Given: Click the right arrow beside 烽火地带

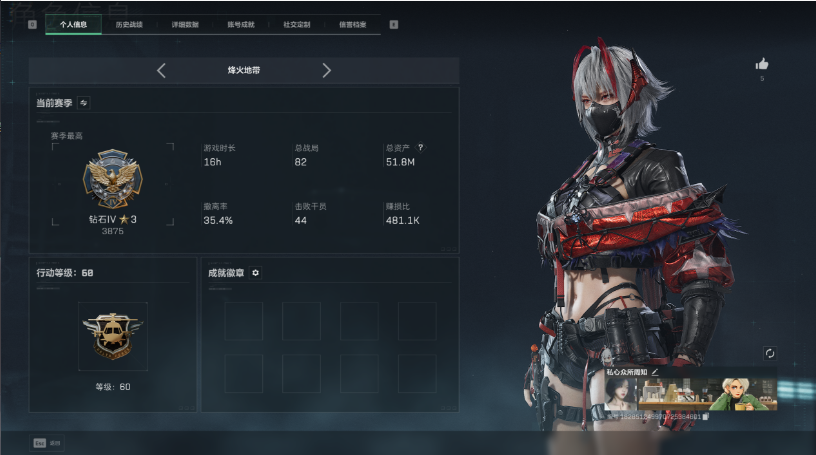Looking at the screenshot, I should point(326,71).
